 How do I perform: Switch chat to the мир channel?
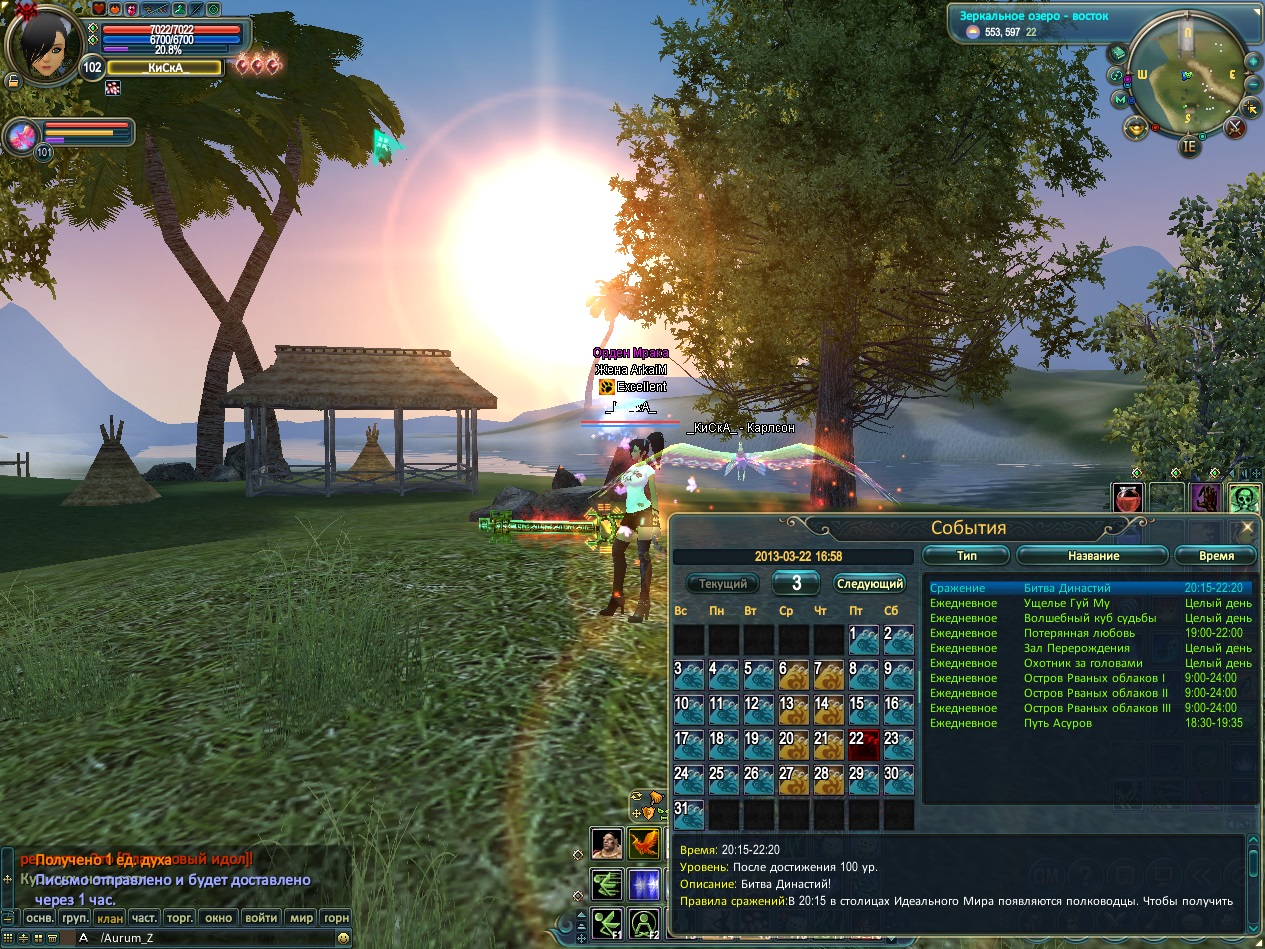click(x=301, y=917)
